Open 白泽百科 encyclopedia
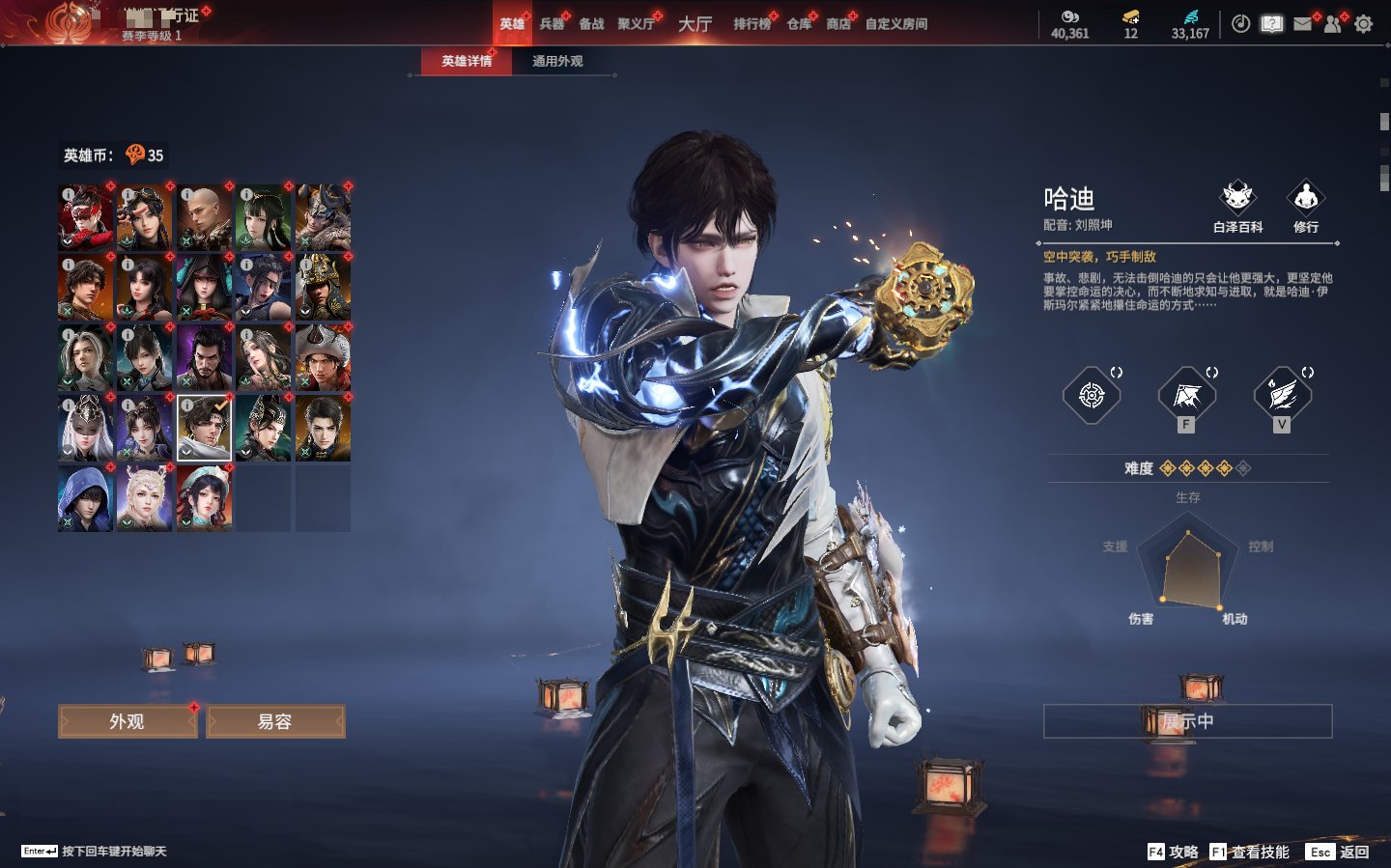The height and width of the screenshot is (868, 1391). pyautogui.click(x=1237, y=206)
